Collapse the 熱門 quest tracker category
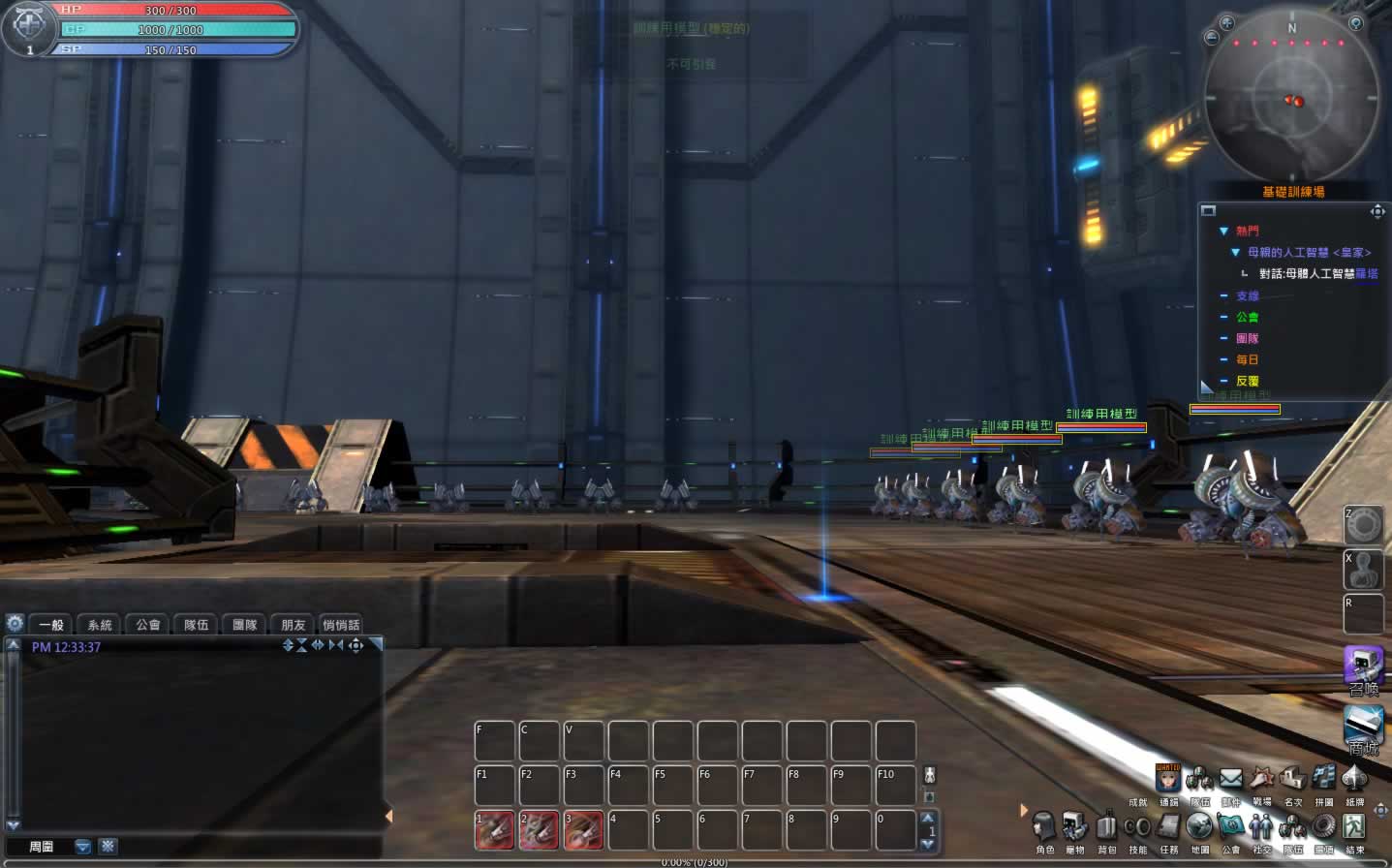The width and height of the screenshot is (1392, 868). point(1224,232)
